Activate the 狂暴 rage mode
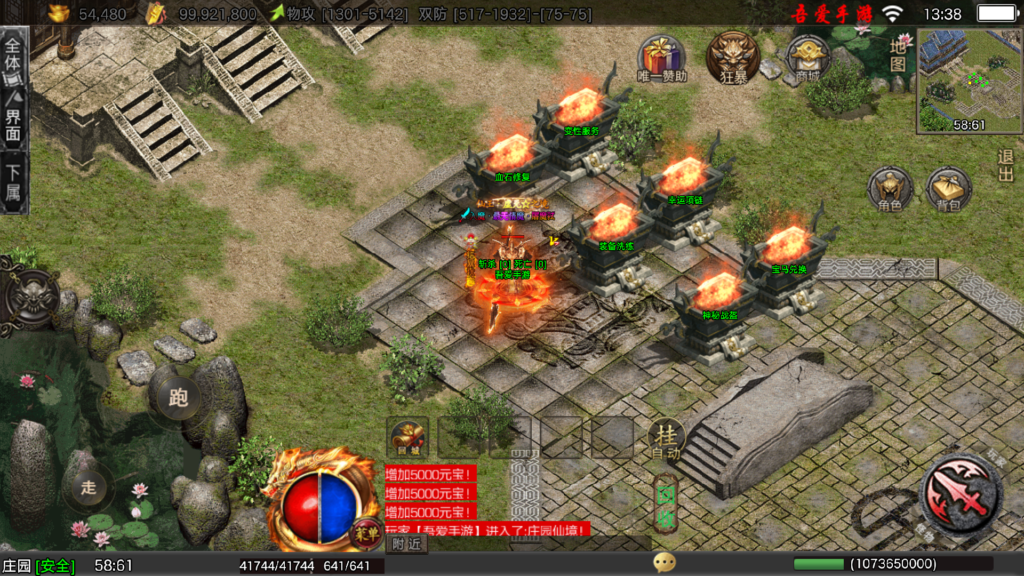This screenshot has height=576, width=1024. tap(732, 56)
